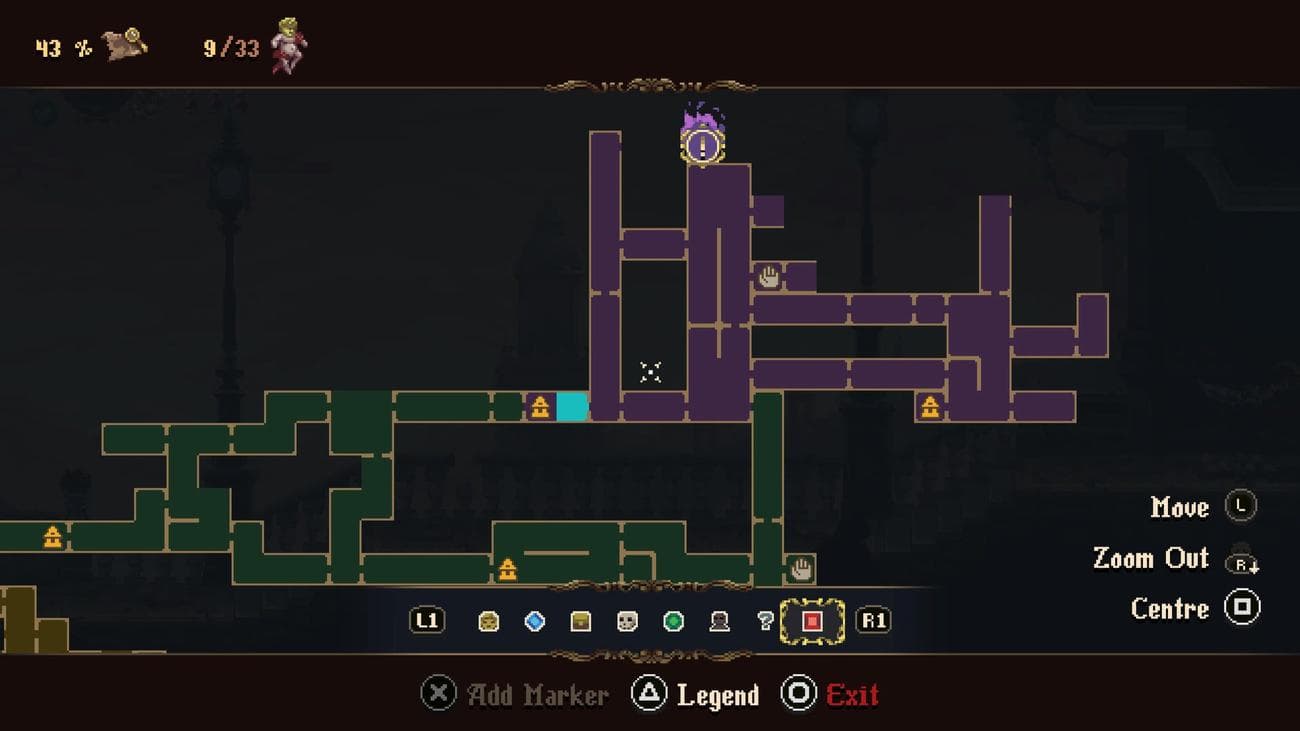Click the altar icon on the far left

(x=52, y=537)
